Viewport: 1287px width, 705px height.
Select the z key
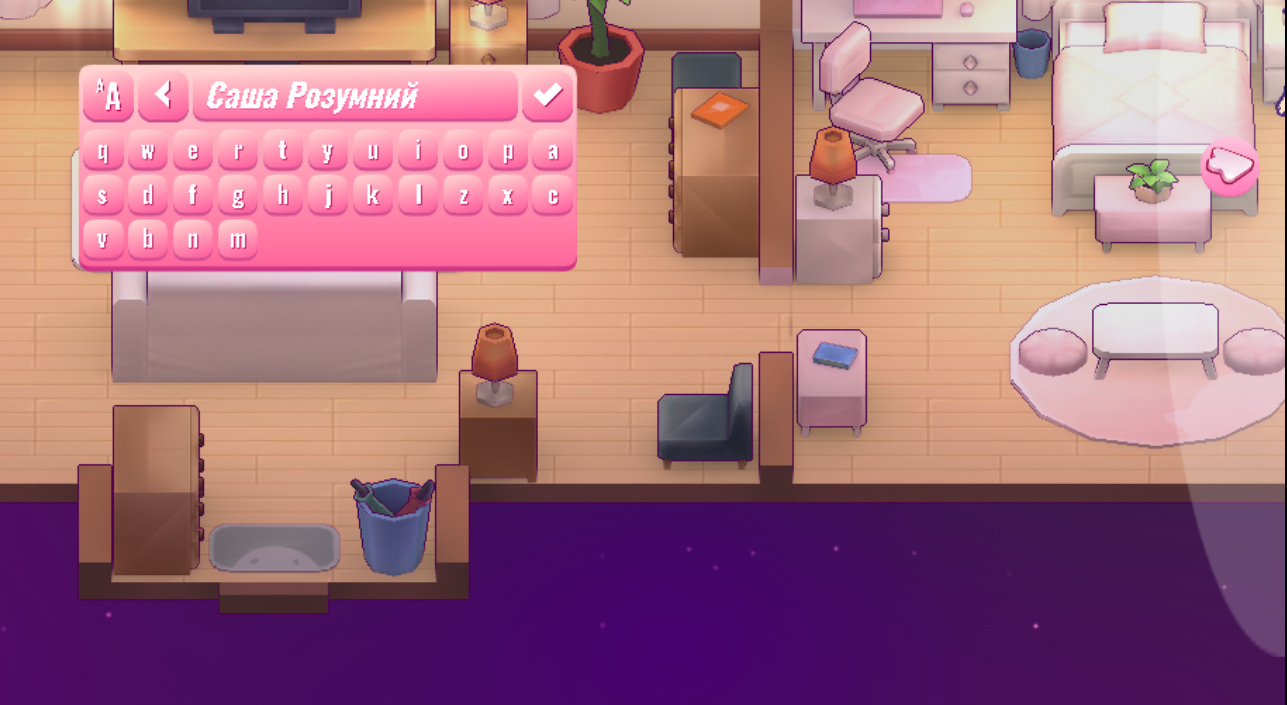(463, 195)
